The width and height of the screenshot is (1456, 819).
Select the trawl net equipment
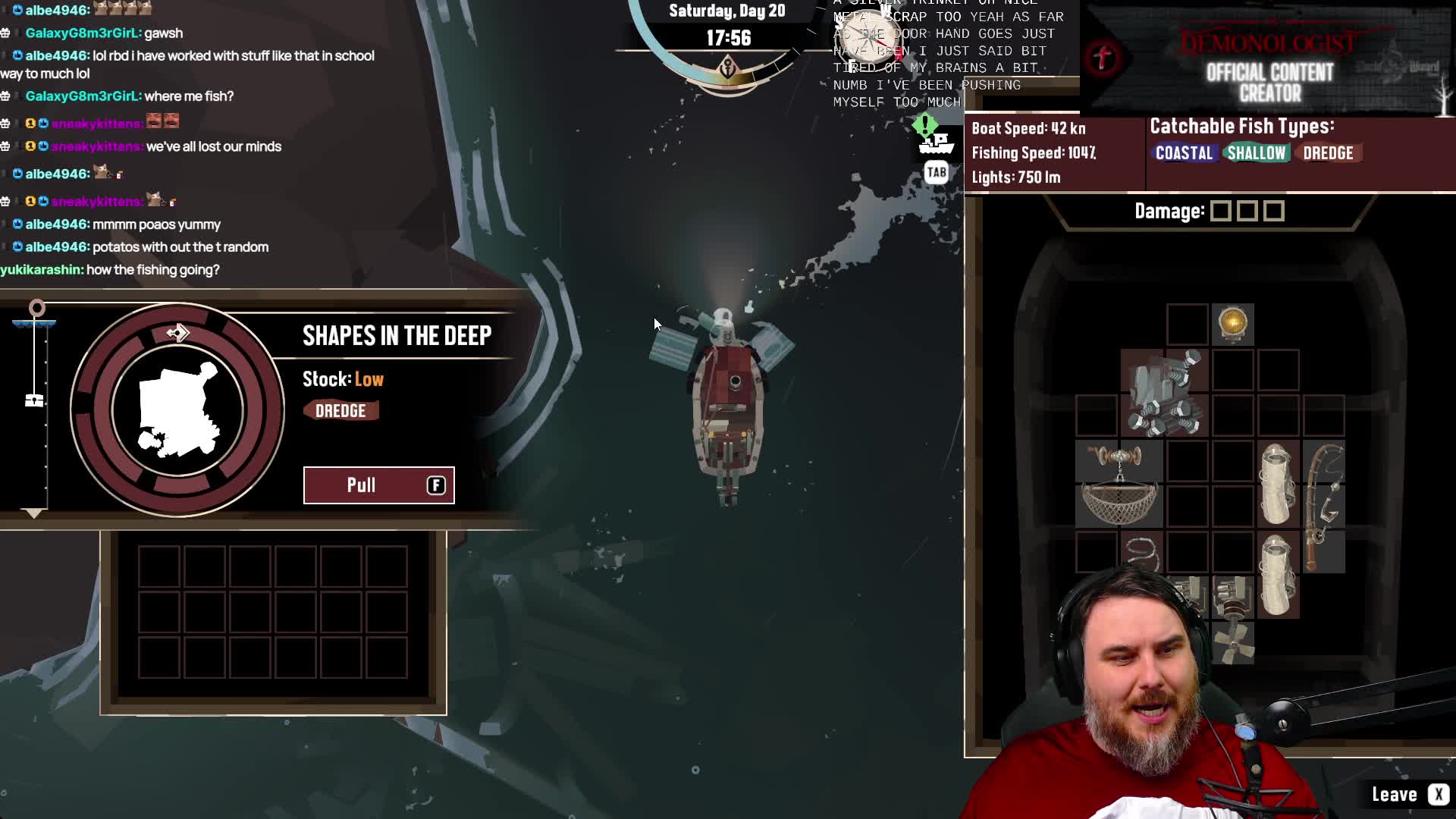[1119, 484]
